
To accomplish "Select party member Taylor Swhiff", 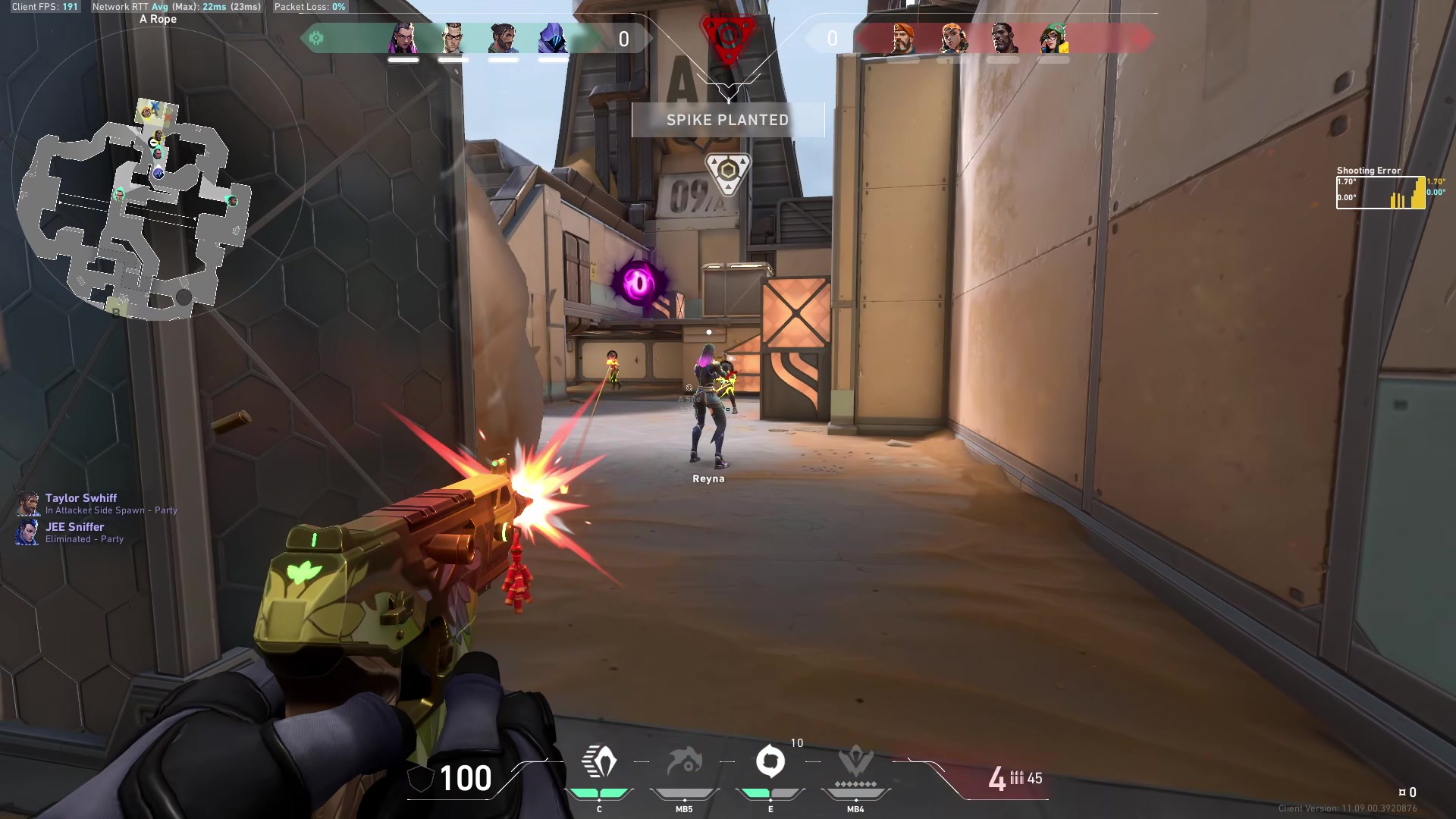I will [80, 498].
